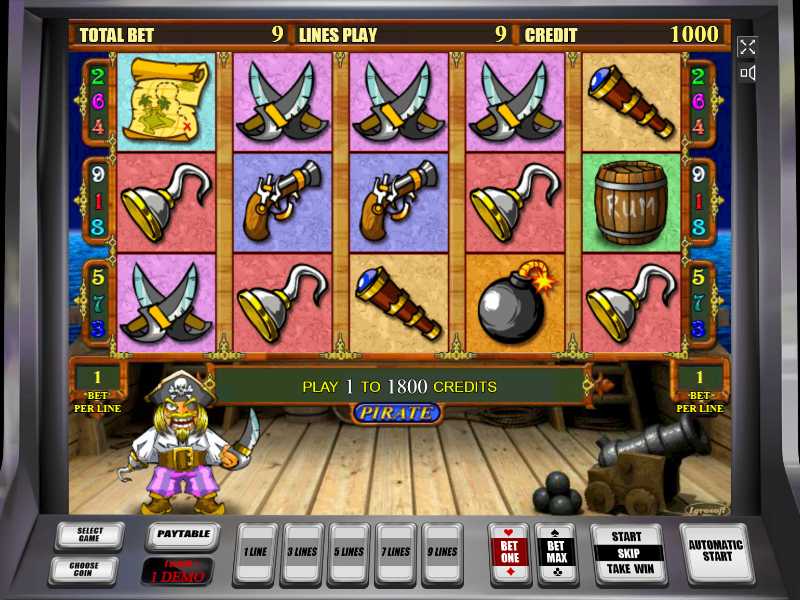
Task: Select the 1 Line button
Action: click(254, 552)
